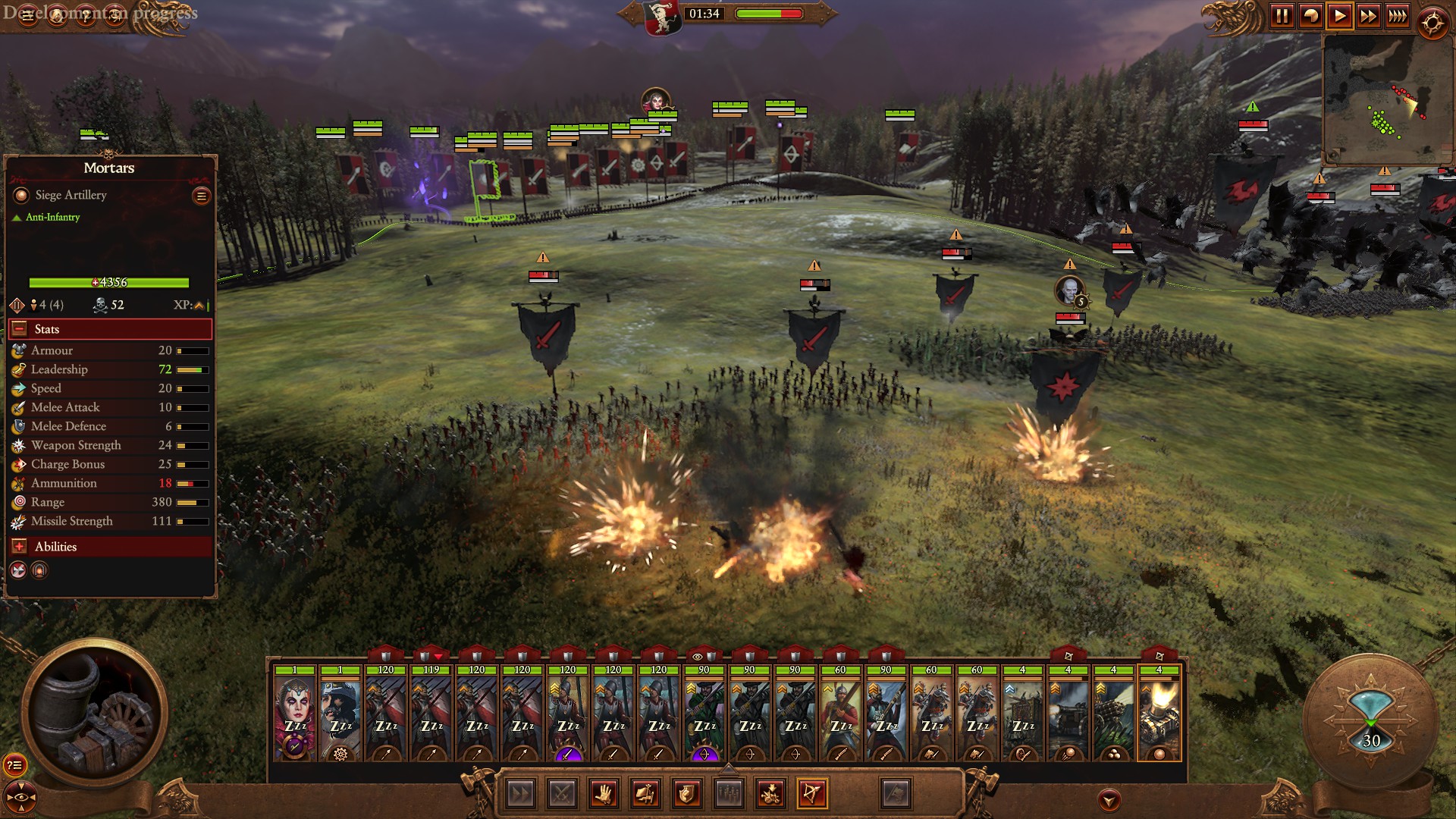
Task: Switch to double fast-forward speed
Action: coord(1368,16)
